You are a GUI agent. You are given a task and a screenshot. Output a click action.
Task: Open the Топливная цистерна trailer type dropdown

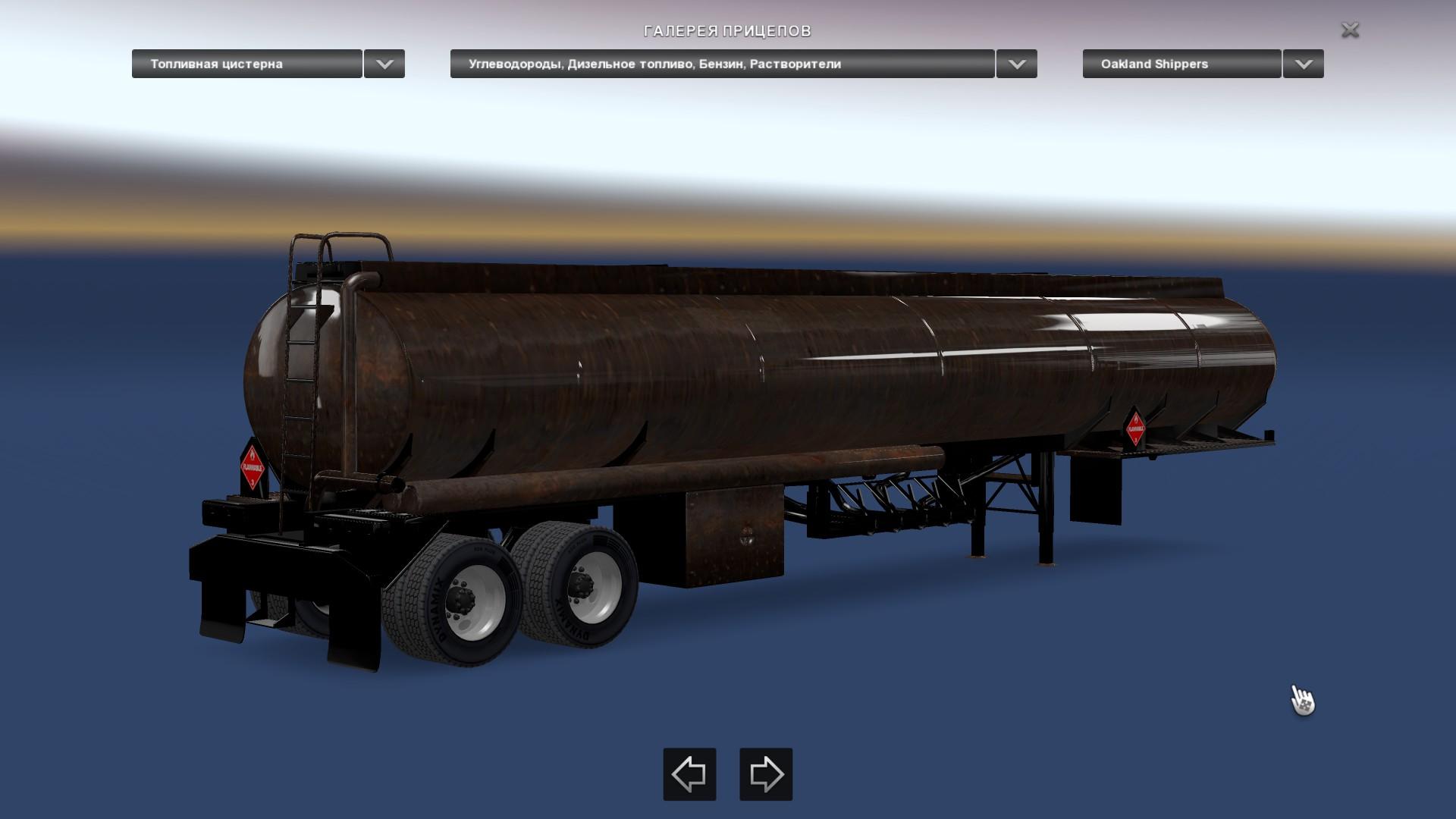[x=246, y=64]
